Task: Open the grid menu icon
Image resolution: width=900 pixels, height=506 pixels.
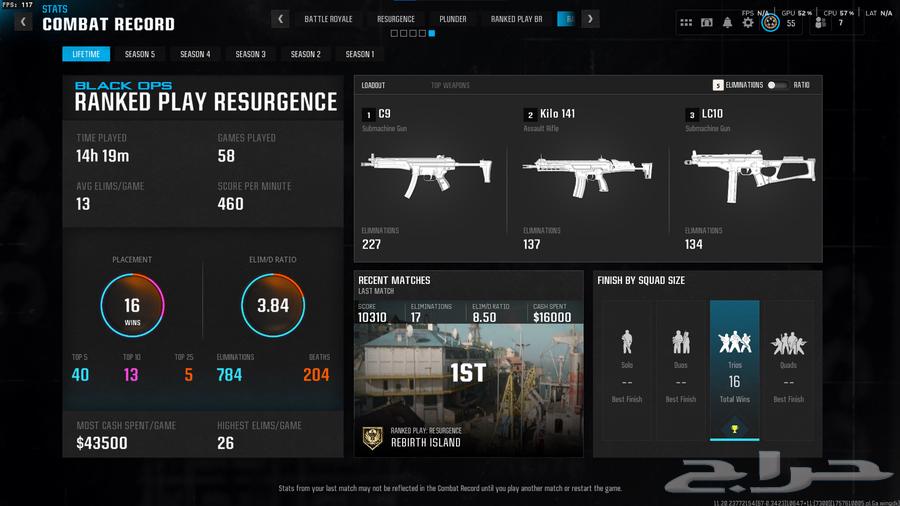Action: (x=686, y=22)
